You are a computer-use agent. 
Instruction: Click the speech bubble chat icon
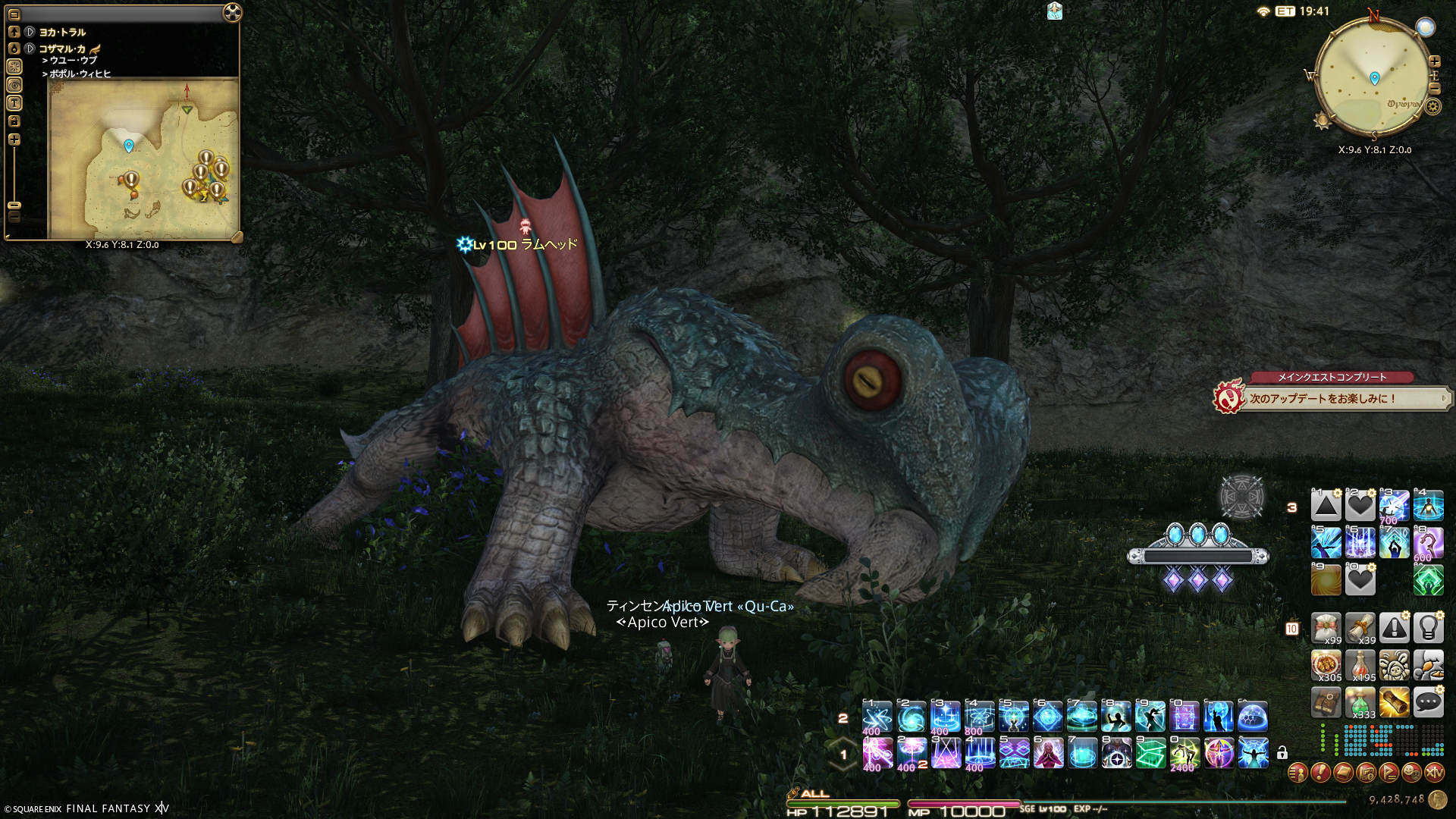pos(1428,703)
